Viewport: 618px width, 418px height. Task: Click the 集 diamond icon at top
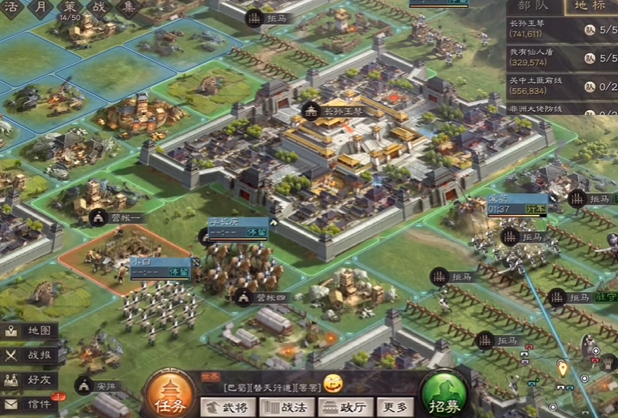pos(127,8)
